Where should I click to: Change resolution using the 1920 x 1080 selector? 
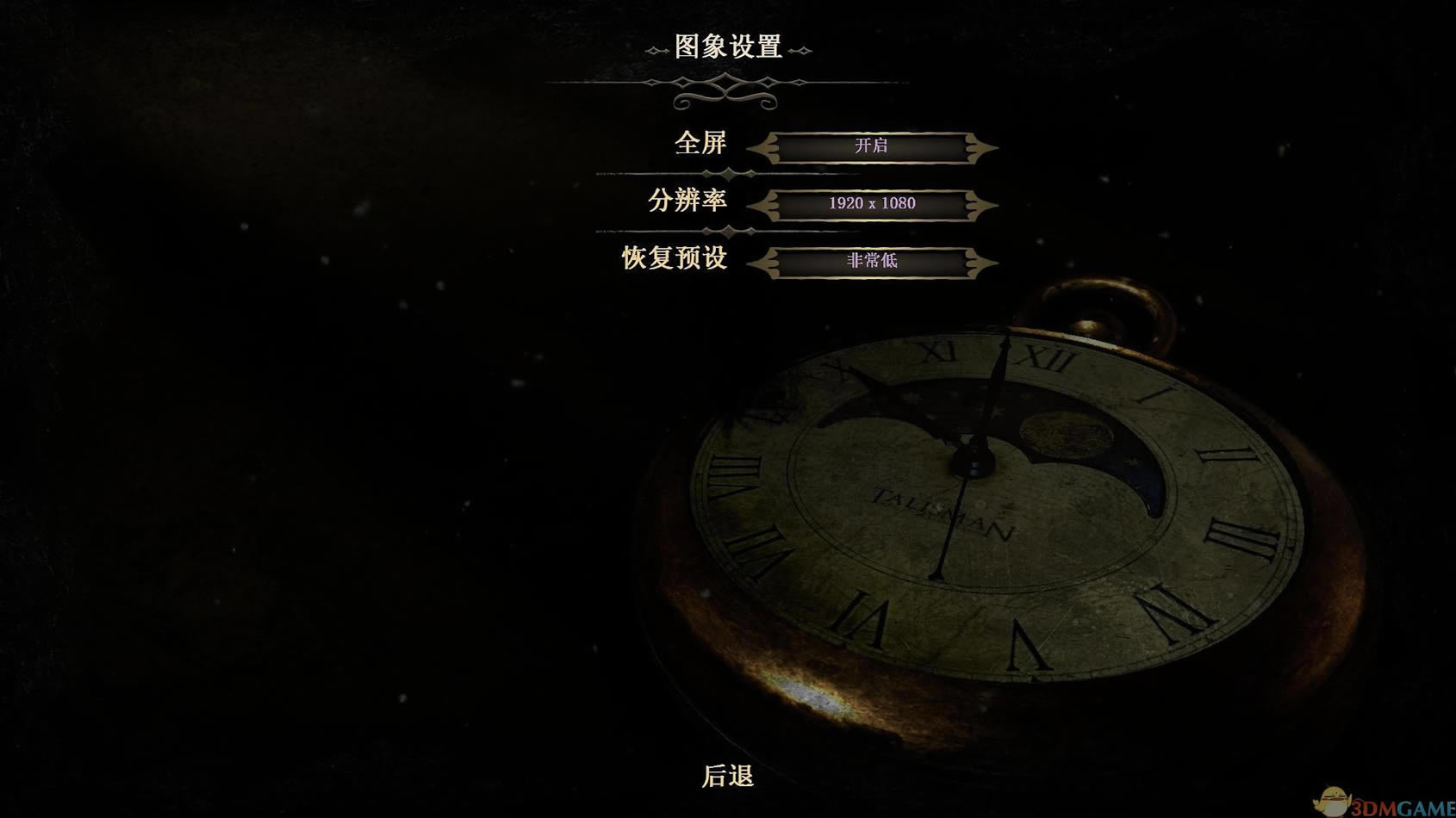point(873,203)
